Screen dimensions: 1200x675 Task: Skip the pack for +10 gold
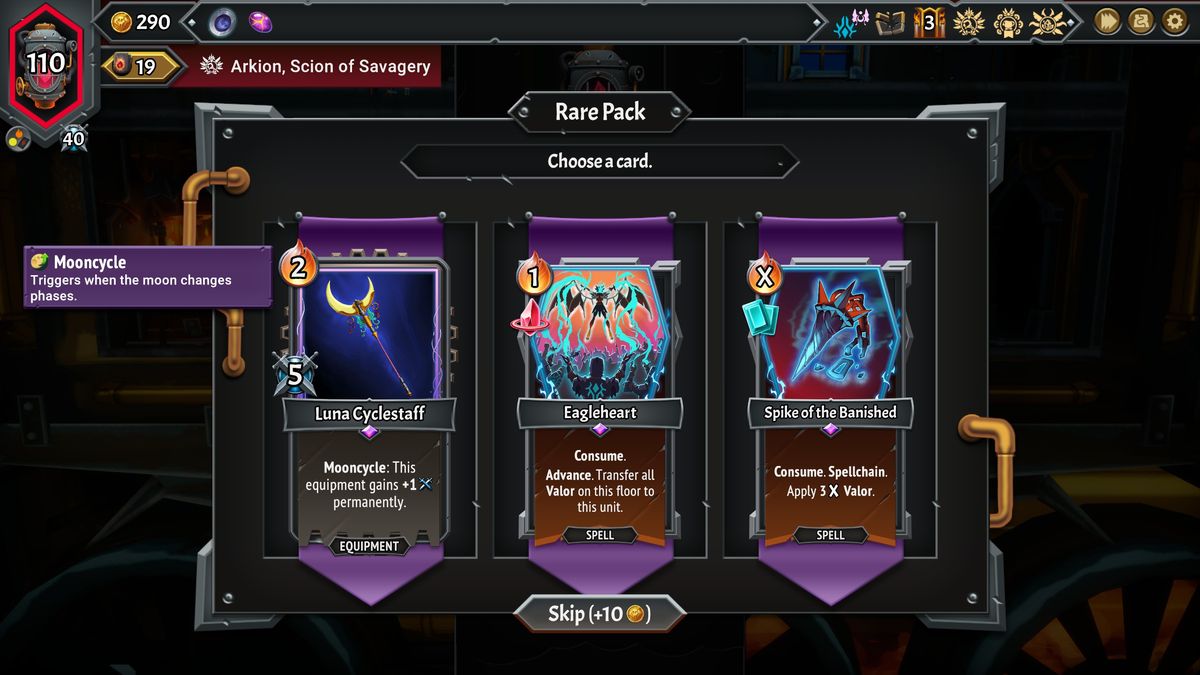click(600, 613)
